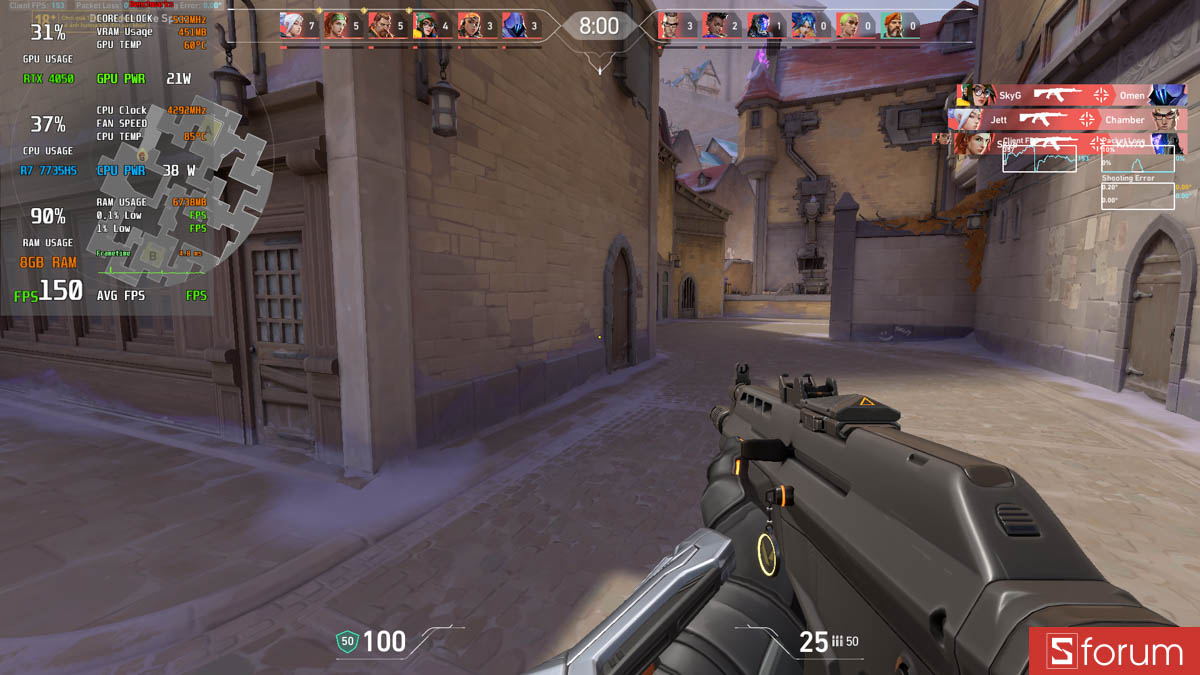Click the white-haired Jett portrait in the top team bar
The image size is (1200, 675).
click(291, 24)
